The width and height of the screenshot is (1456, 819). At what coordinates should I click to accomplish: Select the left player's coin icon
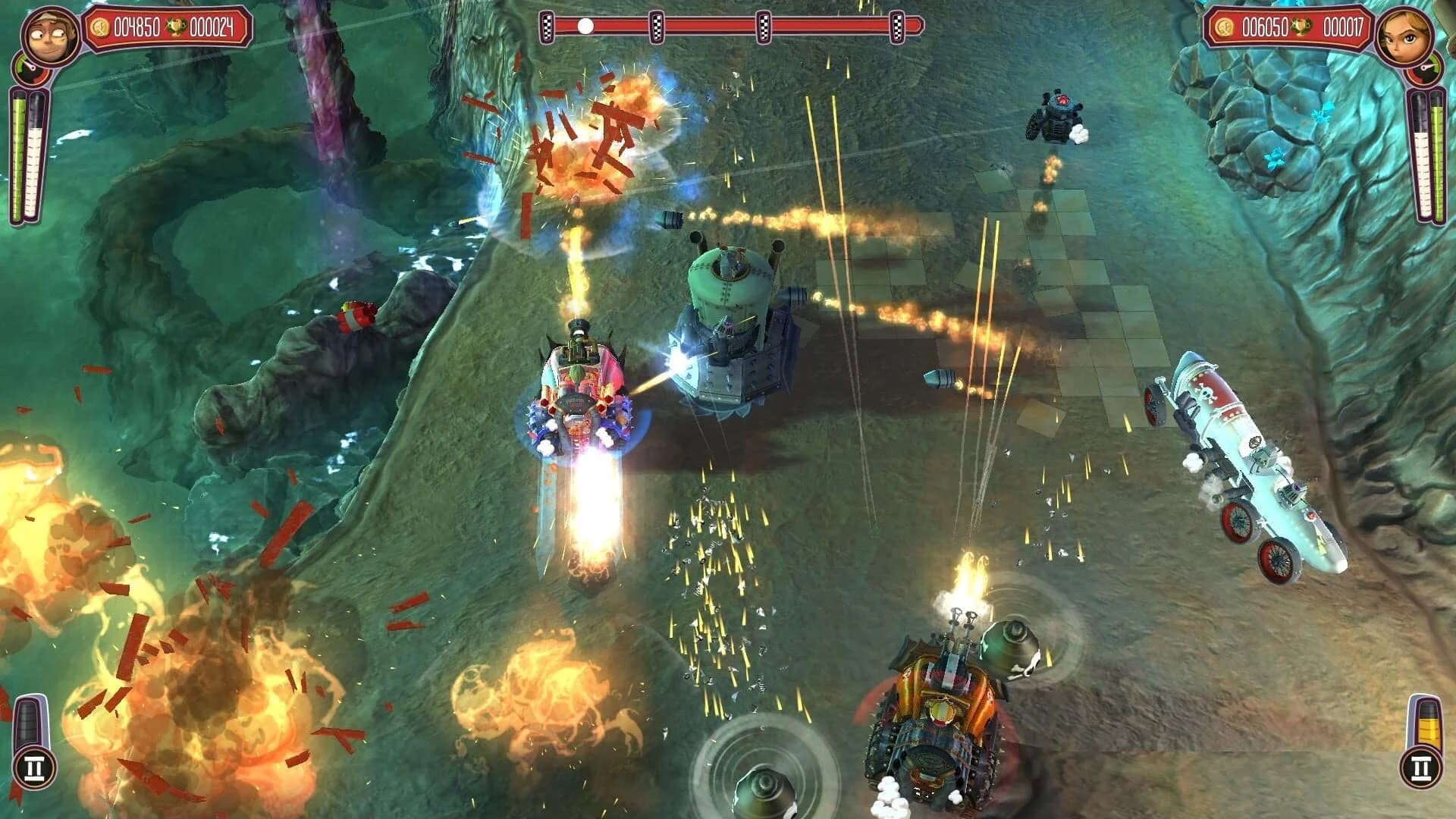(x=101, y=27)
